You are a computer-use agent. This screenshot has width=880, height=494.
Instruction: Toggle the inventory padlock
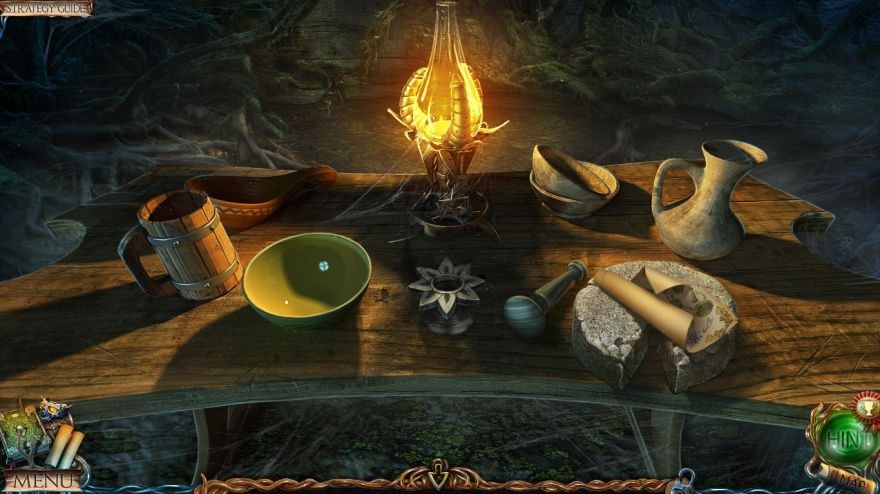tap(686, 482)
